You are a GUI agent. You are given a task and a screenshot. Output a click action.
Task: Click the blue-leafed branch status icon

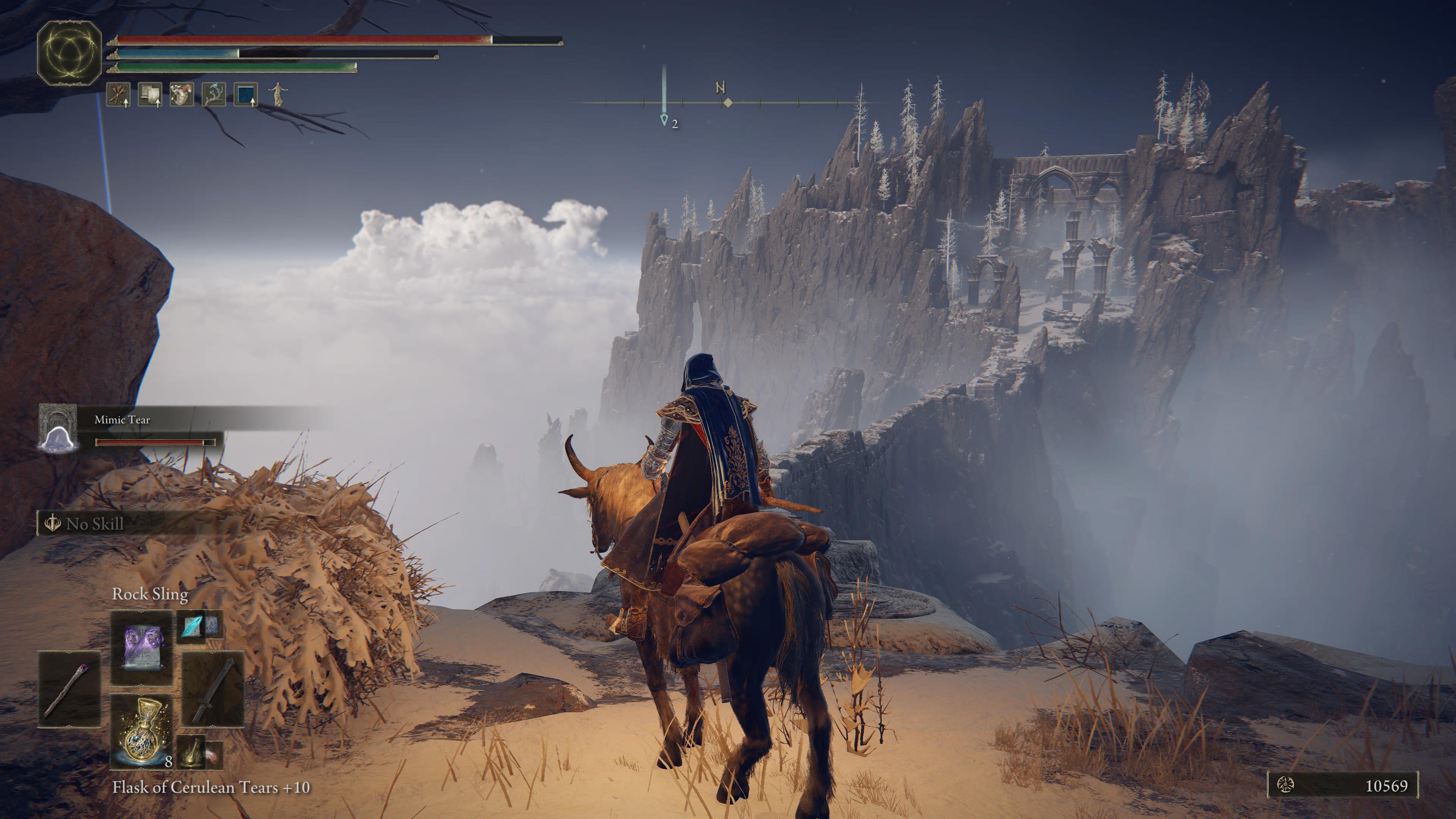tap(213, 94)
